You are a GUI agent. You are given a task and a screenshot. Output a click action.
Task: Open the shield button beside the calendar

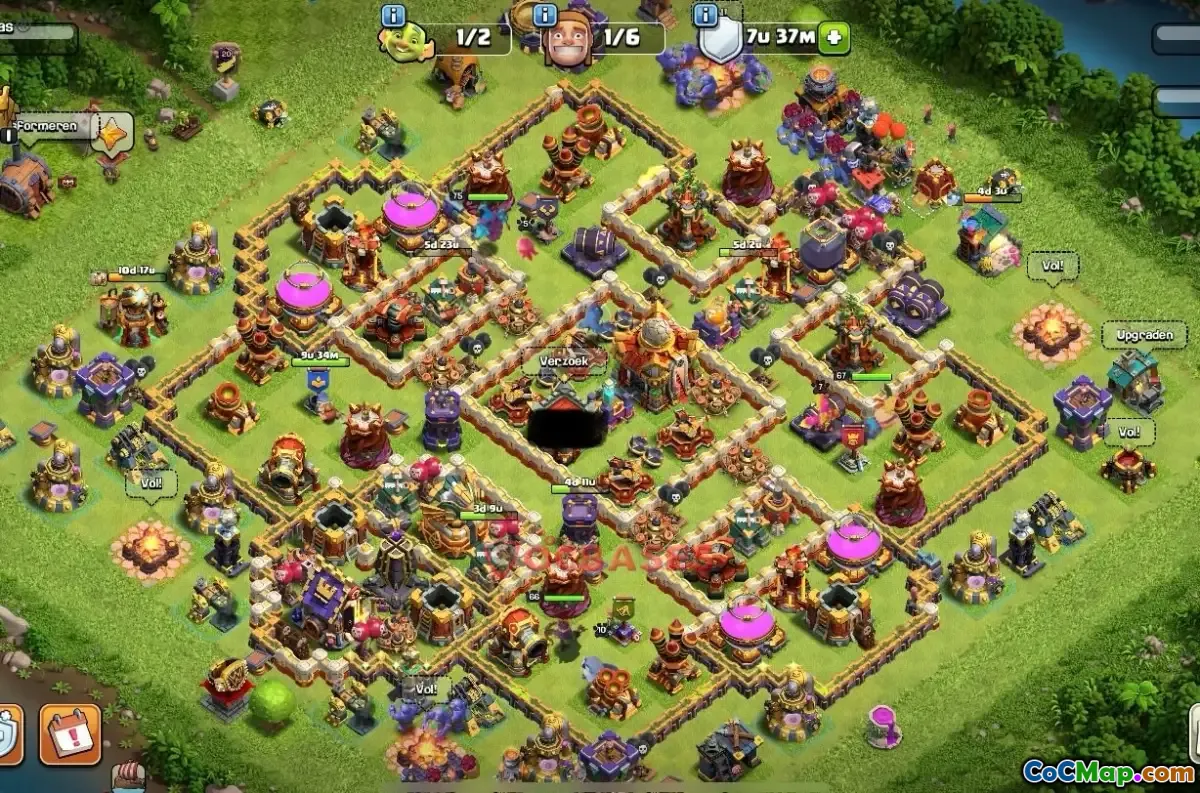[8, 734]
